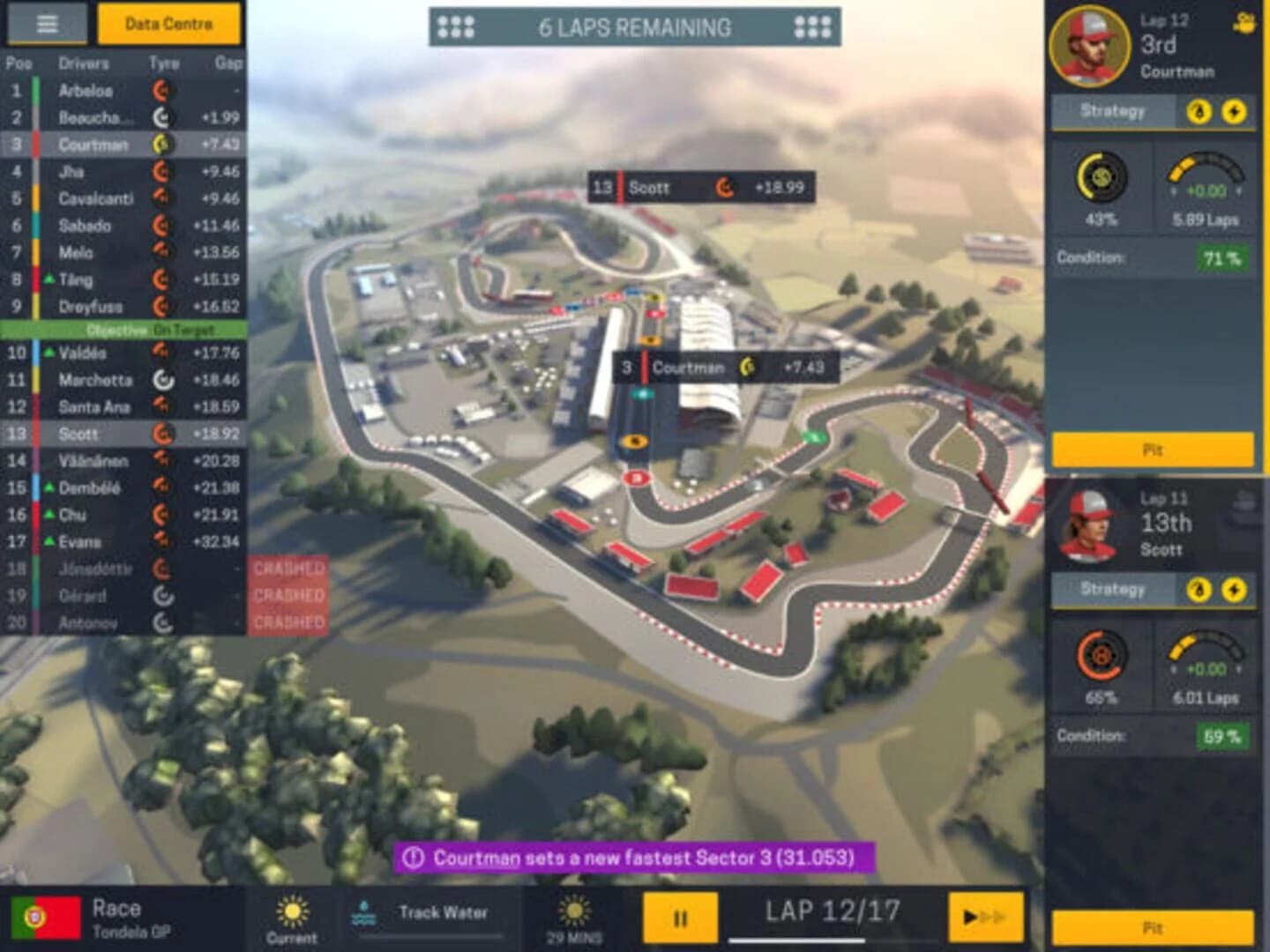Activate the ERS lightning icon for Scott
Image resolution: width=1270 pixels, height=952 pixels.
[1235, 589]
